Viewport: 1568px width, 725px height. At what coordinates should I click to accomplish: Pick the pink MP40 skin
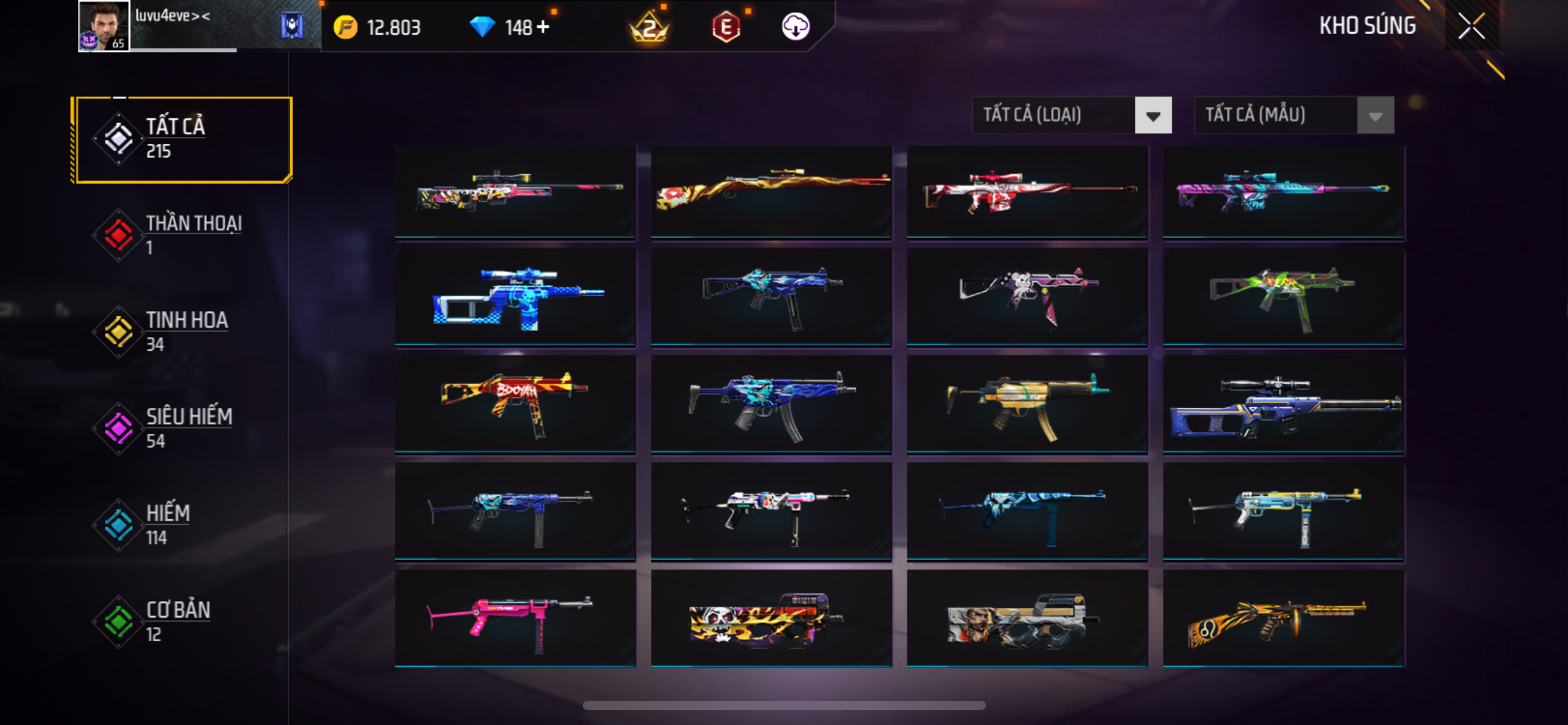point(515,618)
